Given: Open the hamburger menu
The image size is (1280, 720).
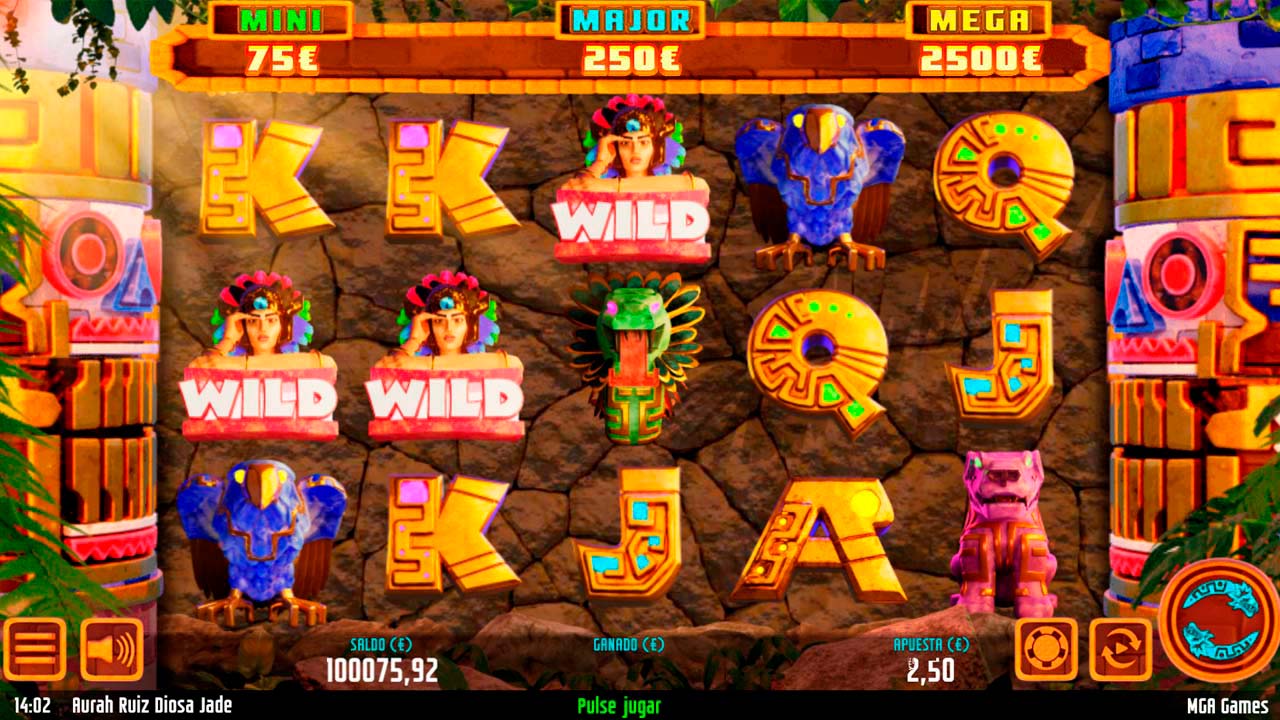Looking at the screenshot, I should point(34,649).
